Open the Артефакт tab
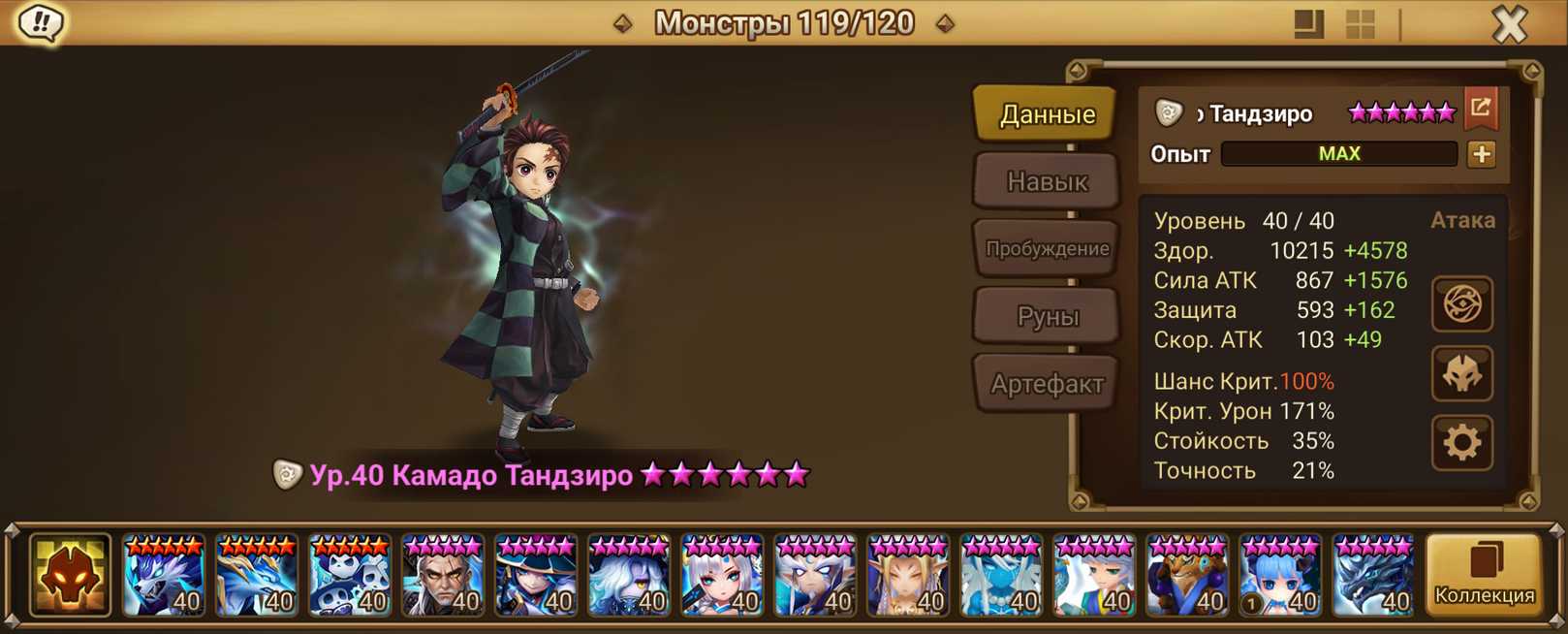Viewport: 1568px width, 634px height. [x=1047, y=384]
